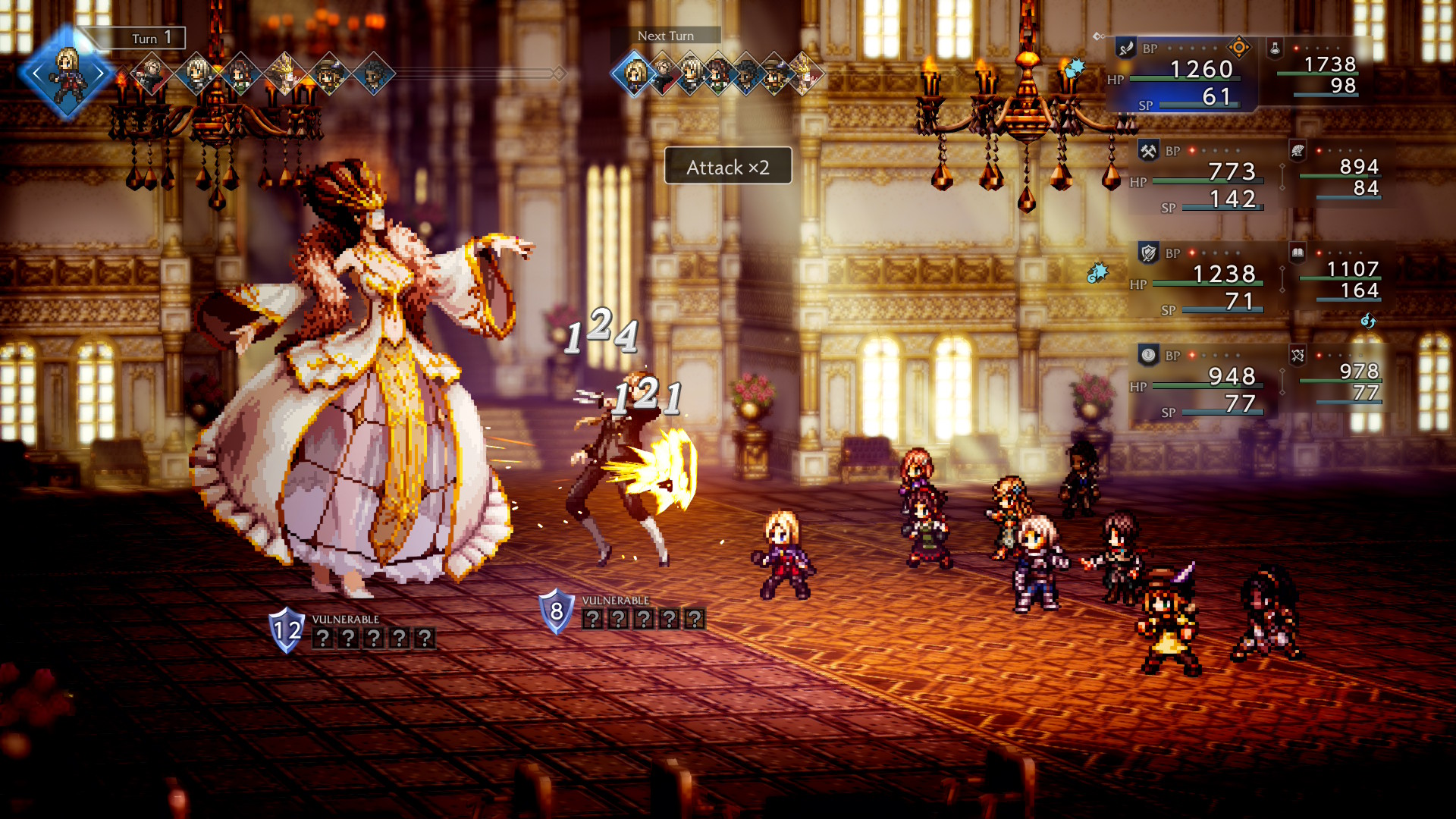Select the hat-wearing man portrait in Turn 1 order
Viewport: 1456px width, 819px height.
pyautogui.click(x=329, y=74)
